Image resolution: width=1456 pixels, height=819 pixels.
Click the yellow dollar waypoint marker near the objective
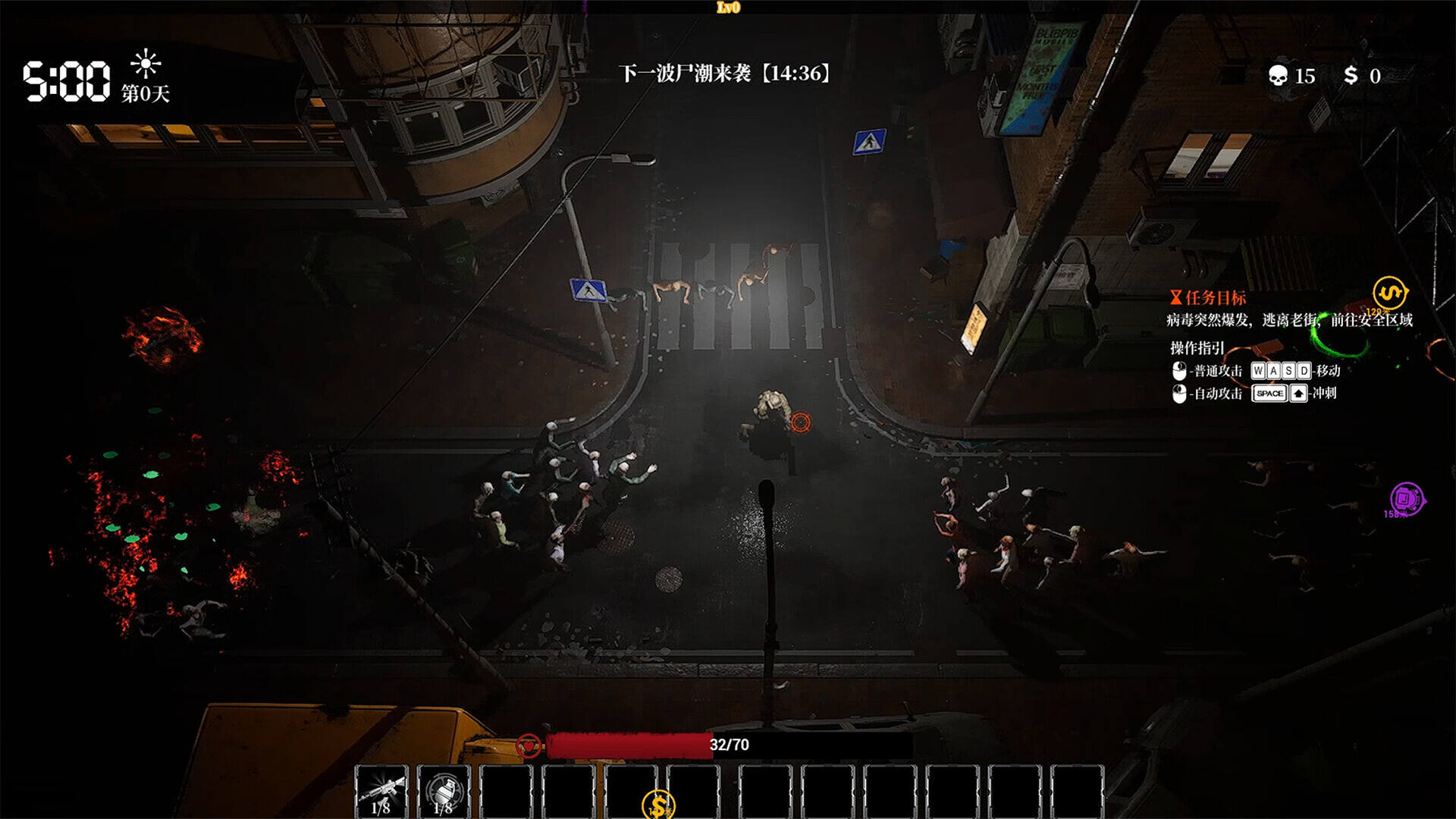tap(1389, 292)
